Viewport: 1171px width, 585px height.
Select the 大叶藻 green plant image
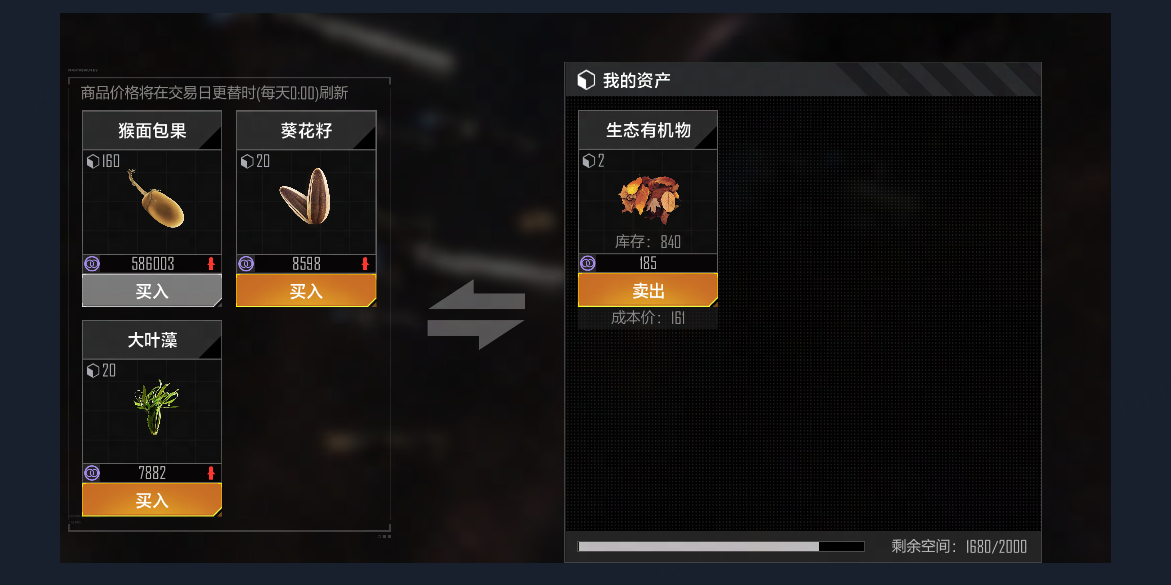click(154, 408)
